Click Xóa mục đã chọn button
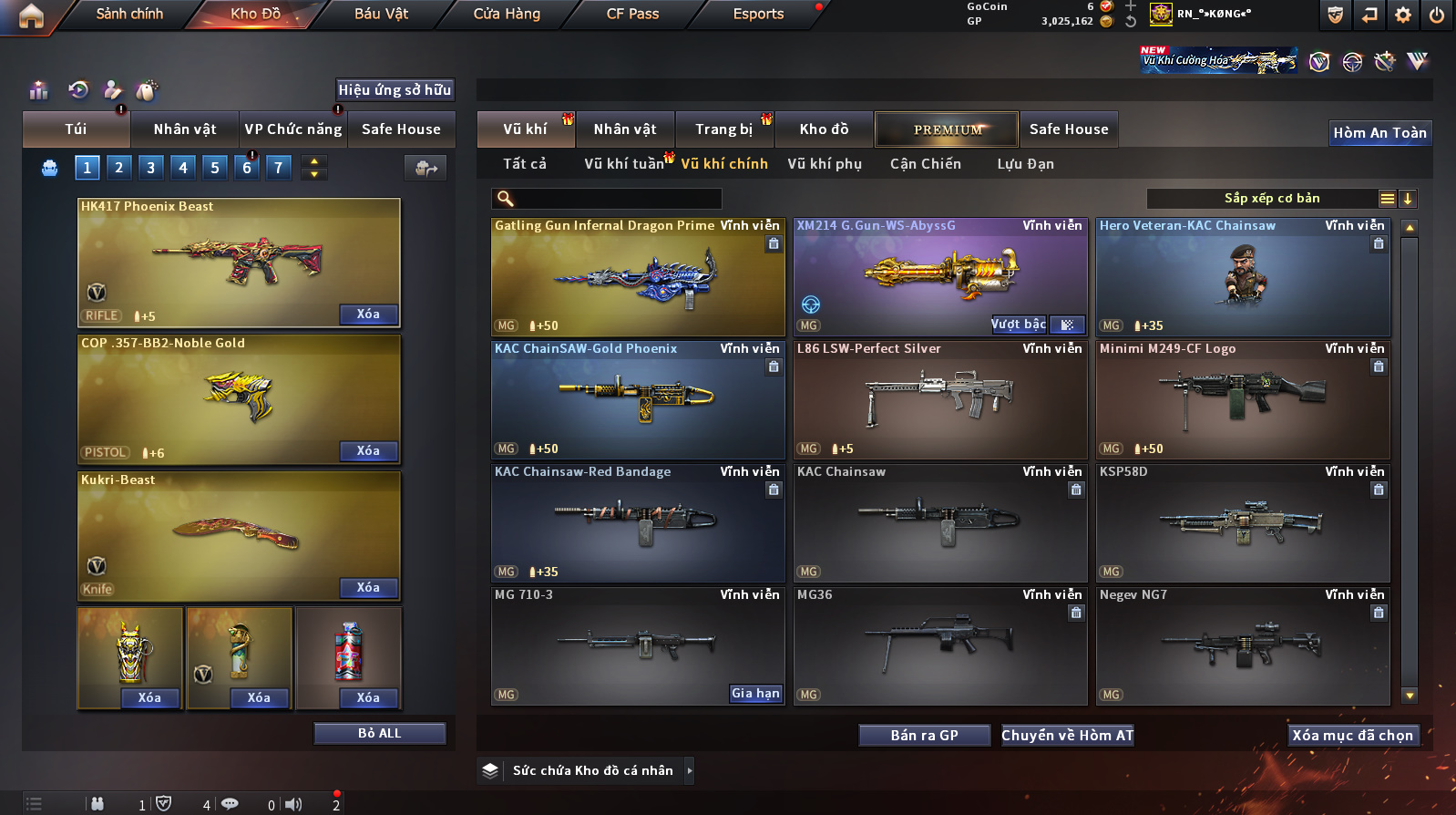The width and height of the screenshot is (1456, 815). coord(1352,736)
